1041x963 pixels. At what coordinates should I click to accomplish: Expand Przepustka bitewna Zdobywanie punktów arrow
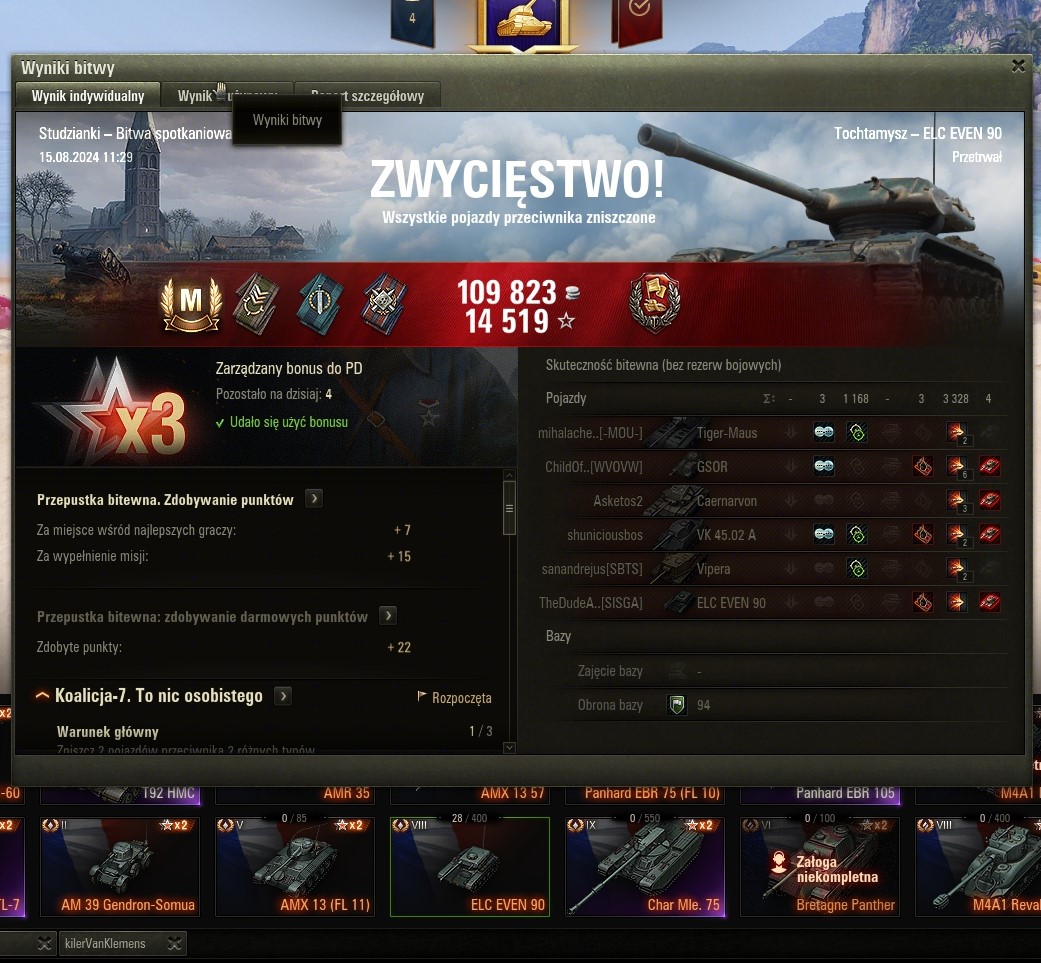coord(314,499)
